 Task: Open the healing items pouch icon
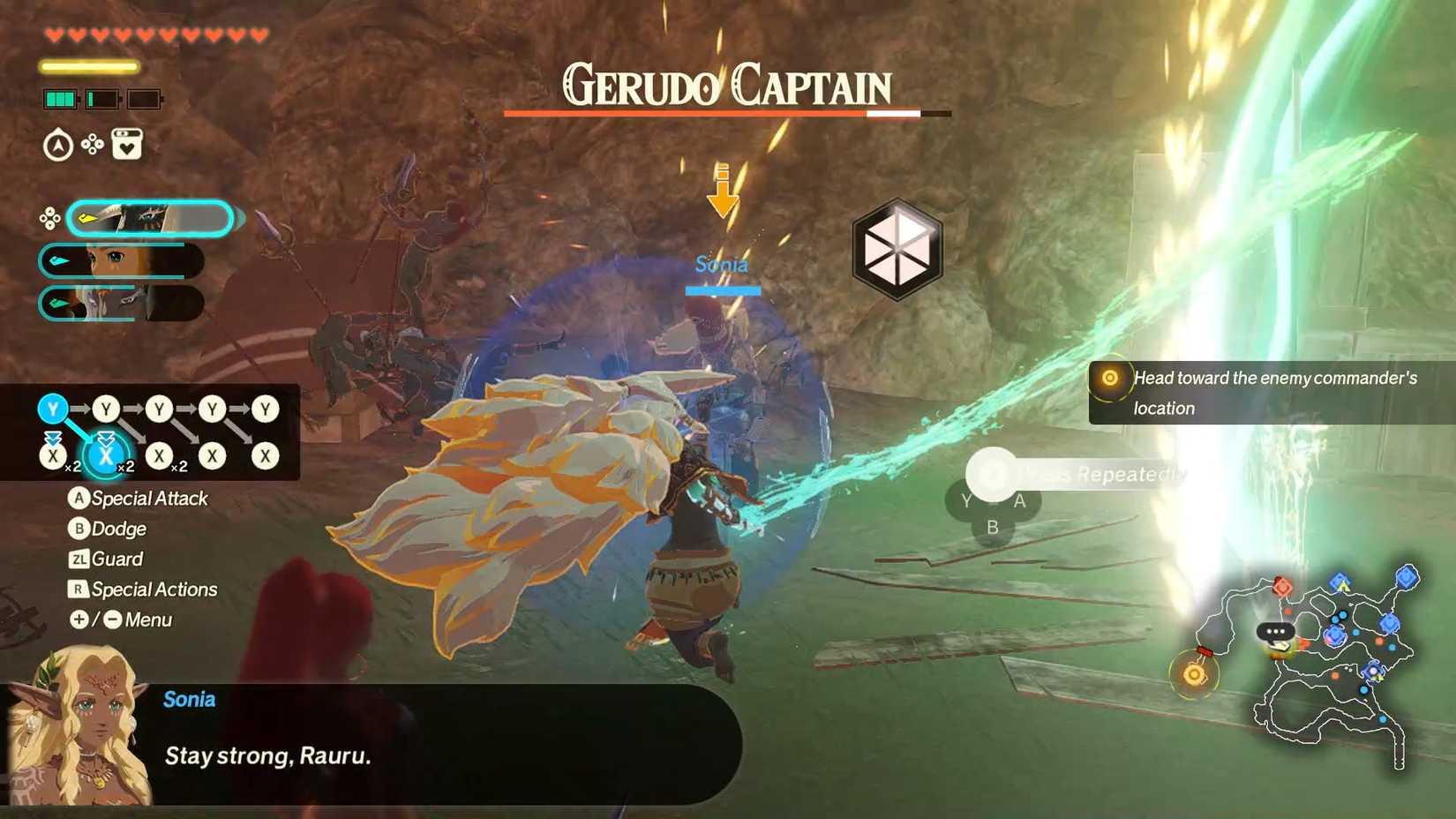(x=125, y=144)
